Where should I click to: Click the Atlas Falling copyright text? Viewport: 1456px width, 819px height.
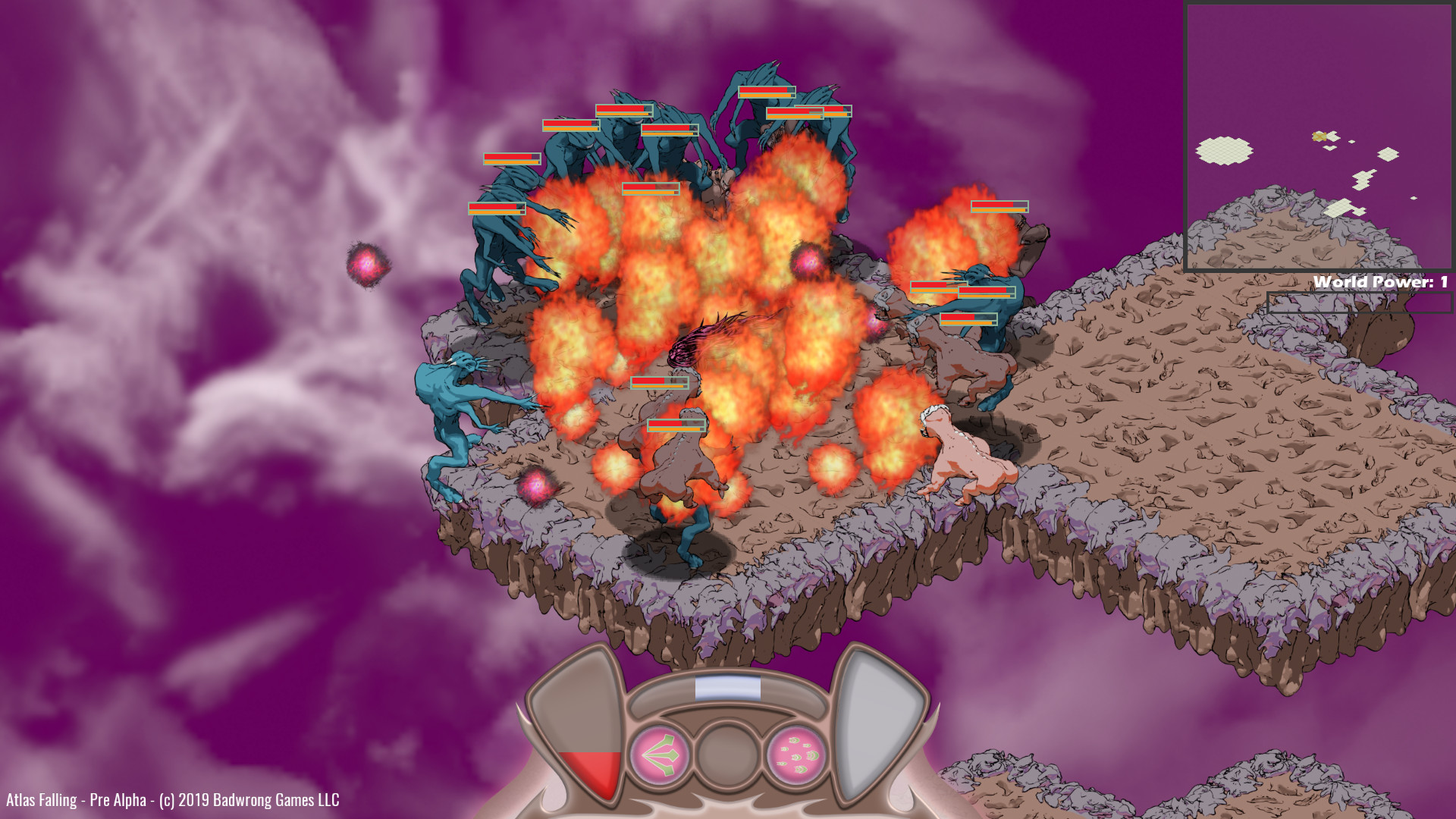[x=171, y=799]
